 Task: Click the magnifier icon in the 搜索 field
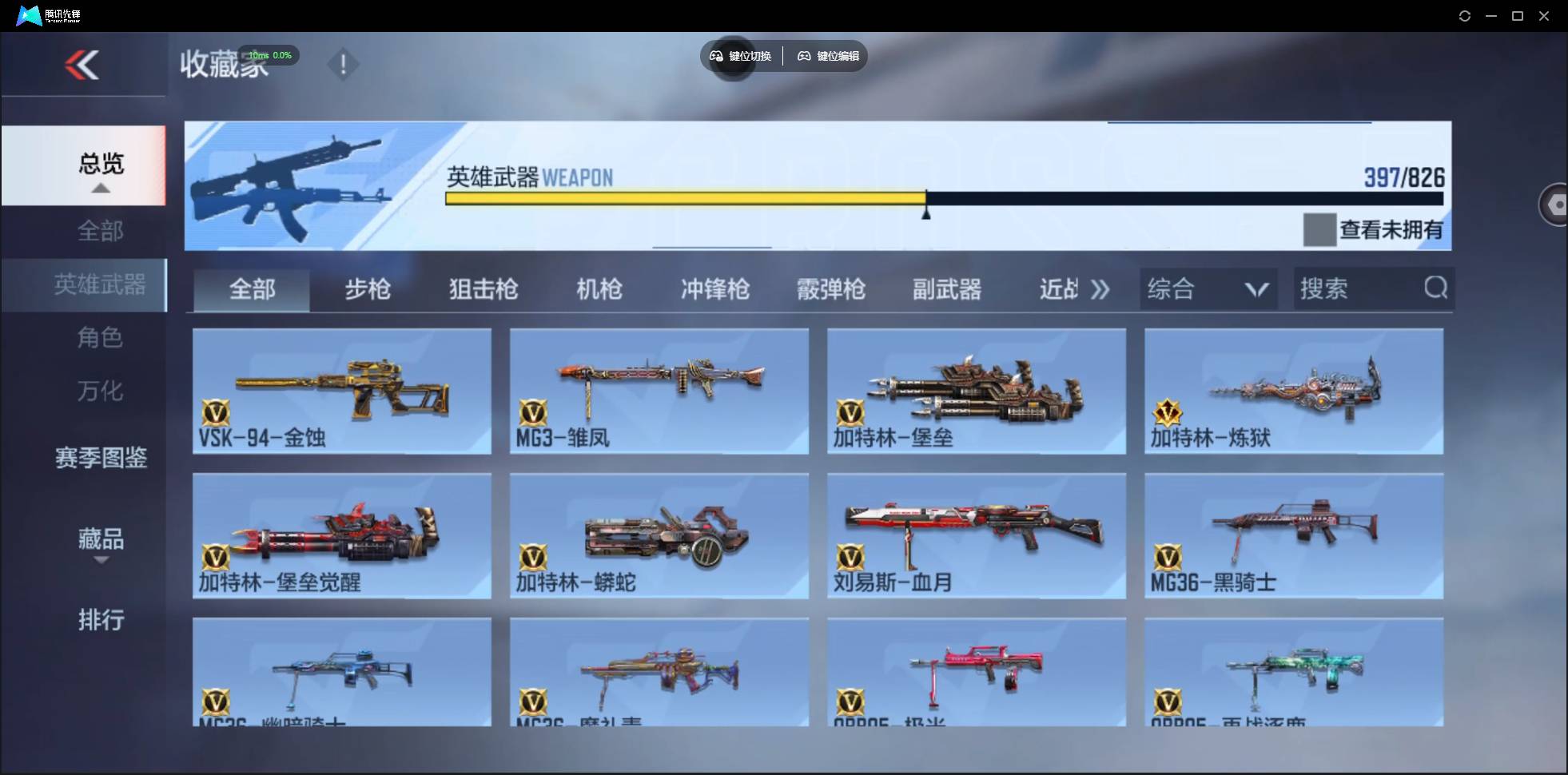(x=1436, y=288)
